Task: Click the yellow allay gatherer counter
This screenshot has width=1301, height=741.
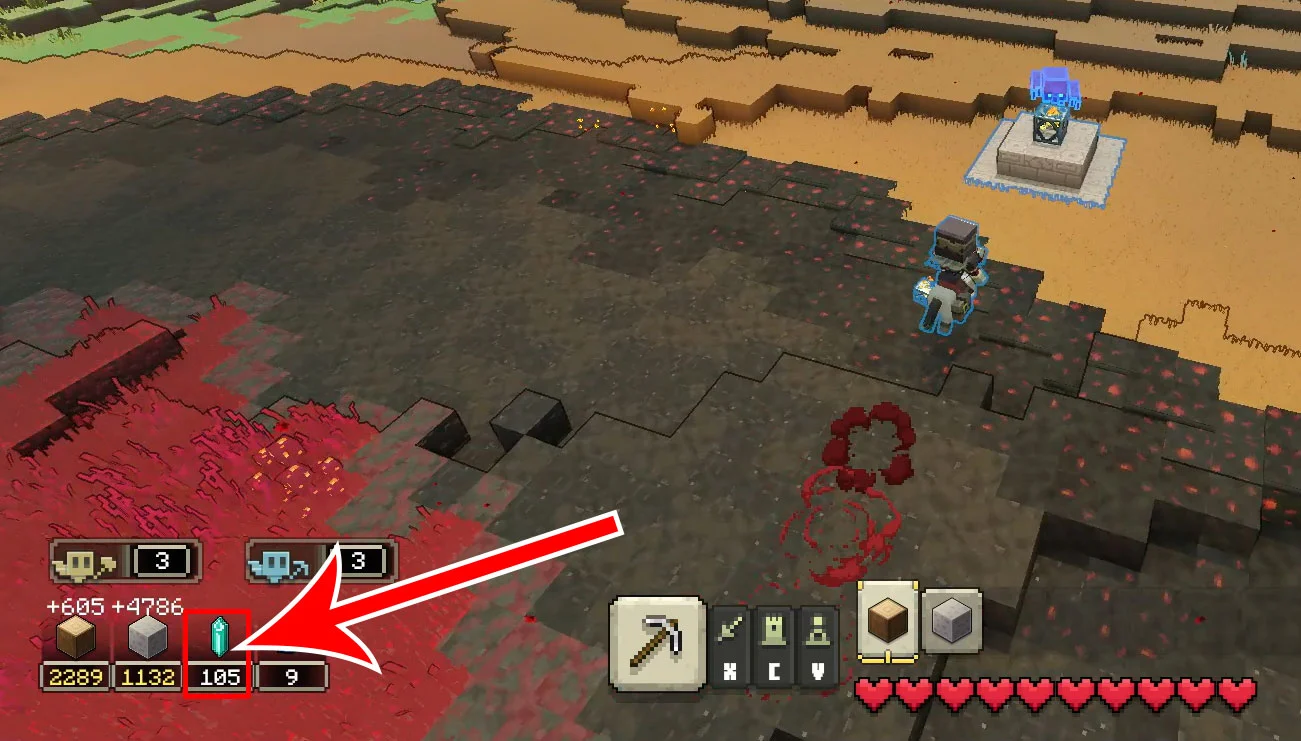Action: click(125, 562)
